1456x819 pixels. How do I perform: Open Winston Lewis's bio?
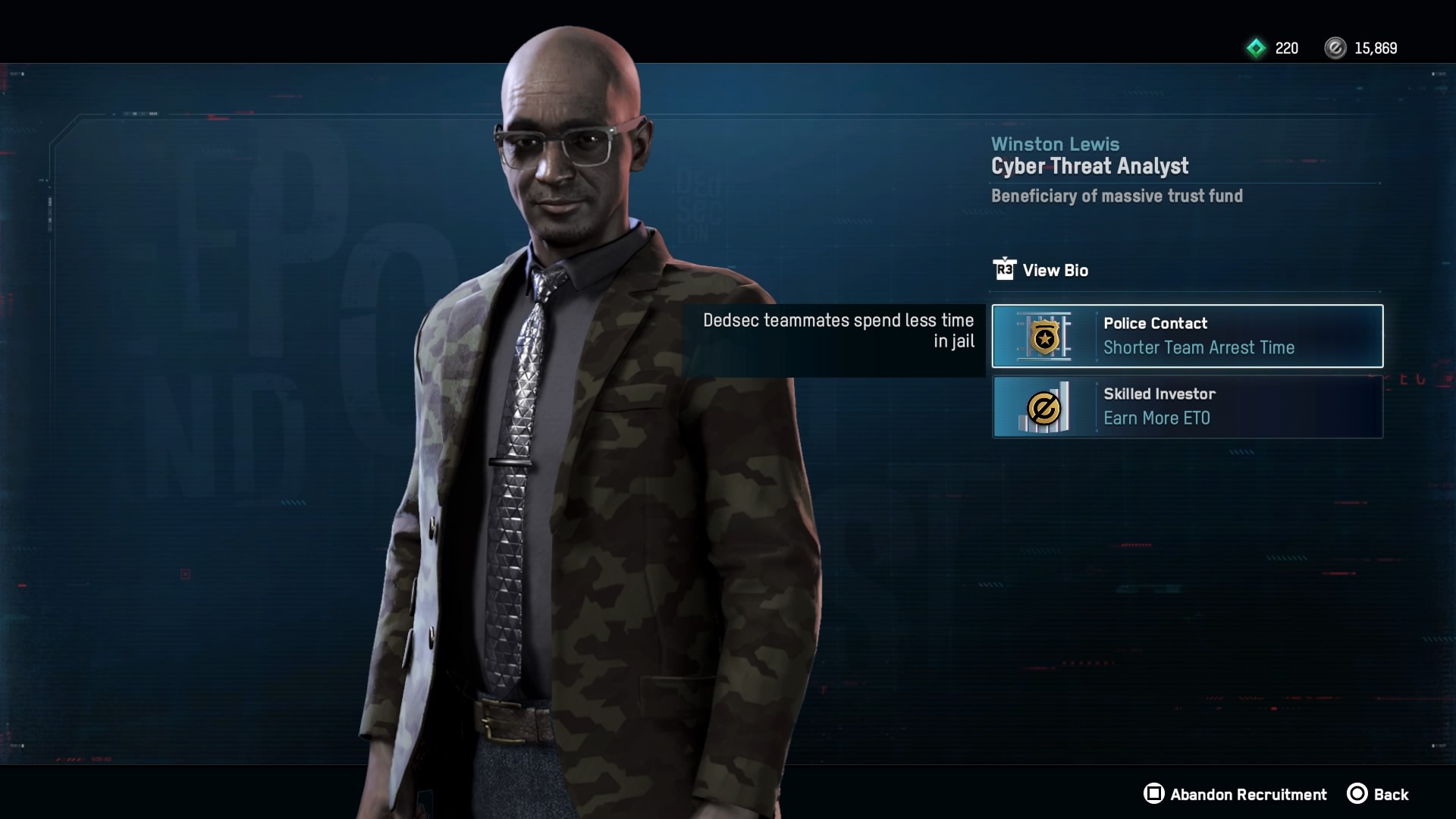[x=1056, y=270]
